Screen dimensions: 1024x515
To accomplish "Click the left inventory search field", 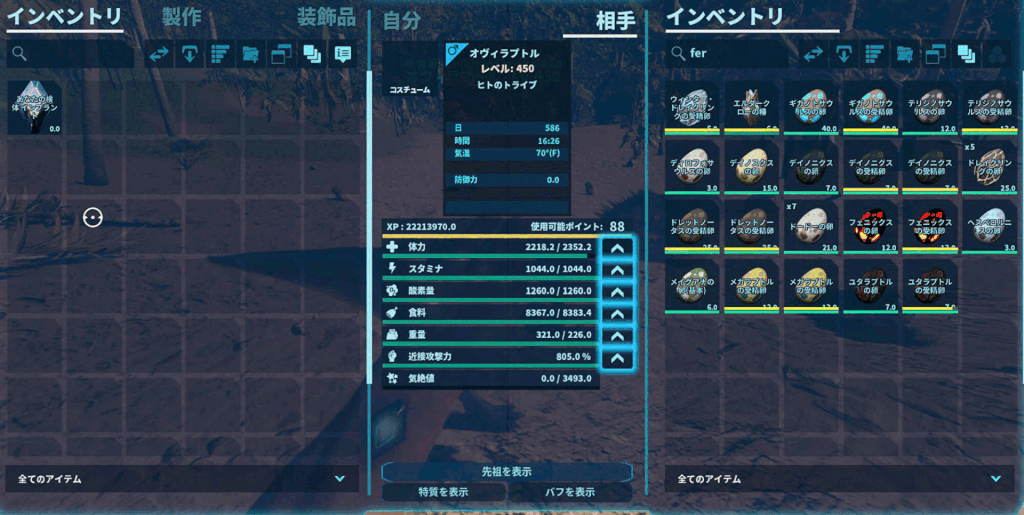I will click(70, 54).
